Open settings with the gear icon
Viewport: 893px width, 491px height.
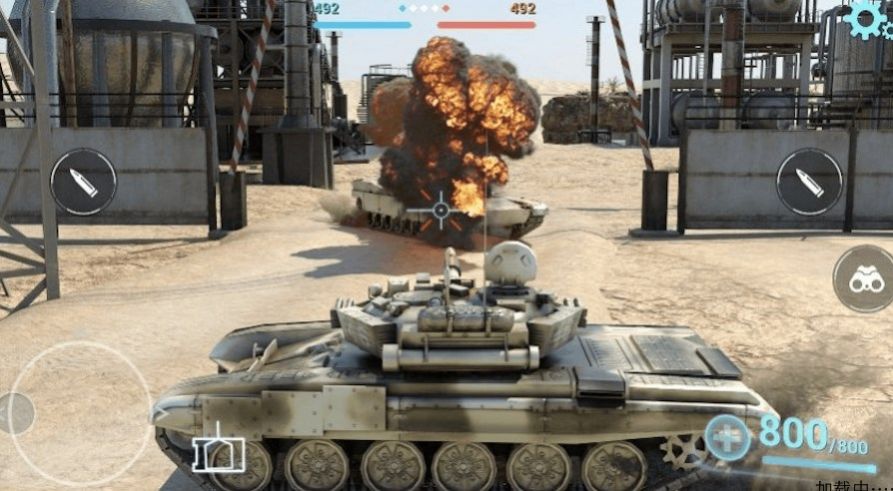pos(867,18)
